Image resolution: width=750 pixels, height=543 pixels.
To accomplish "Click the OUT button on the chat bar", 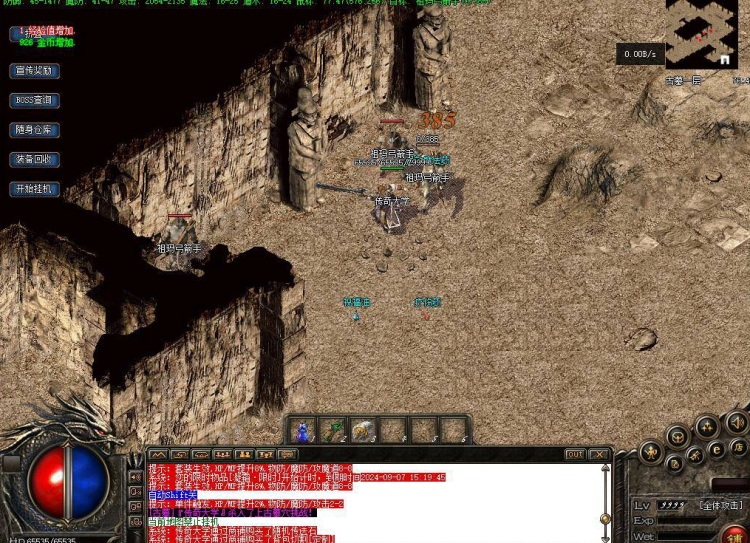I will [575, 455].
